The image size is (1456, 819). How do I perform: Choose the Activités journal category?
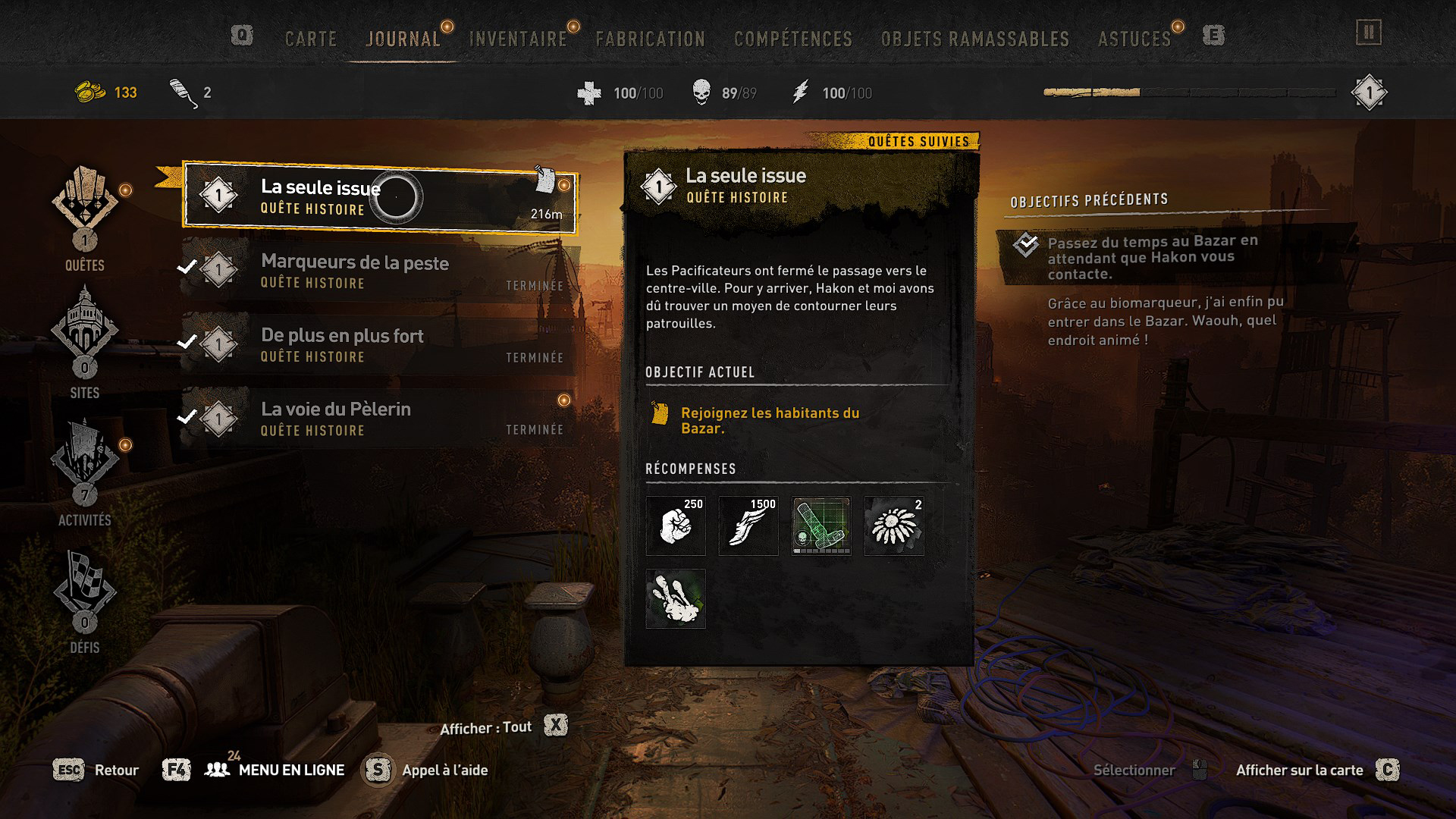85,472
